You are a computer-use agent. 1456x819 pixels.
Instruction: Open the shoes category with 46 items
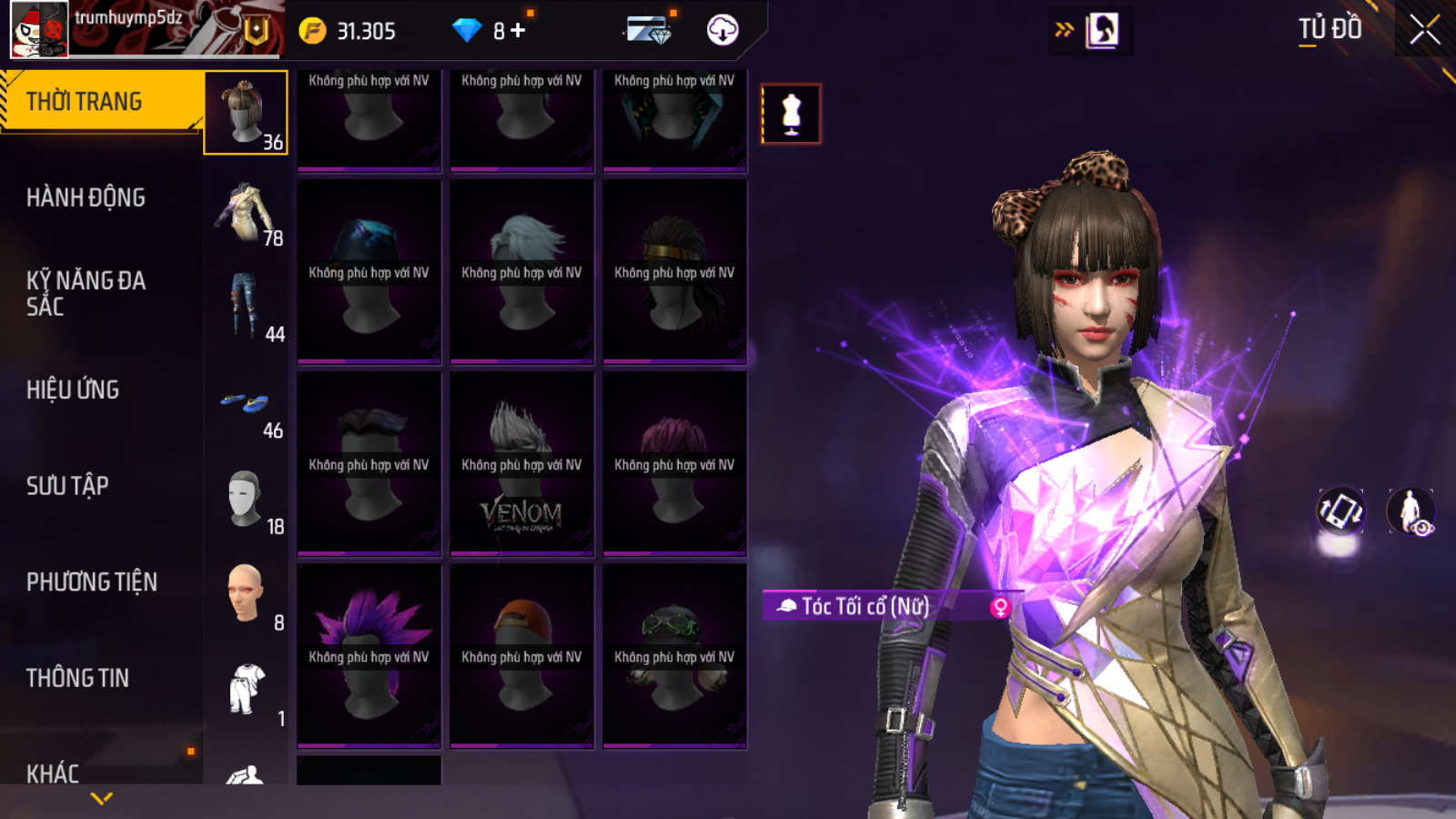[x=246, y=405]
